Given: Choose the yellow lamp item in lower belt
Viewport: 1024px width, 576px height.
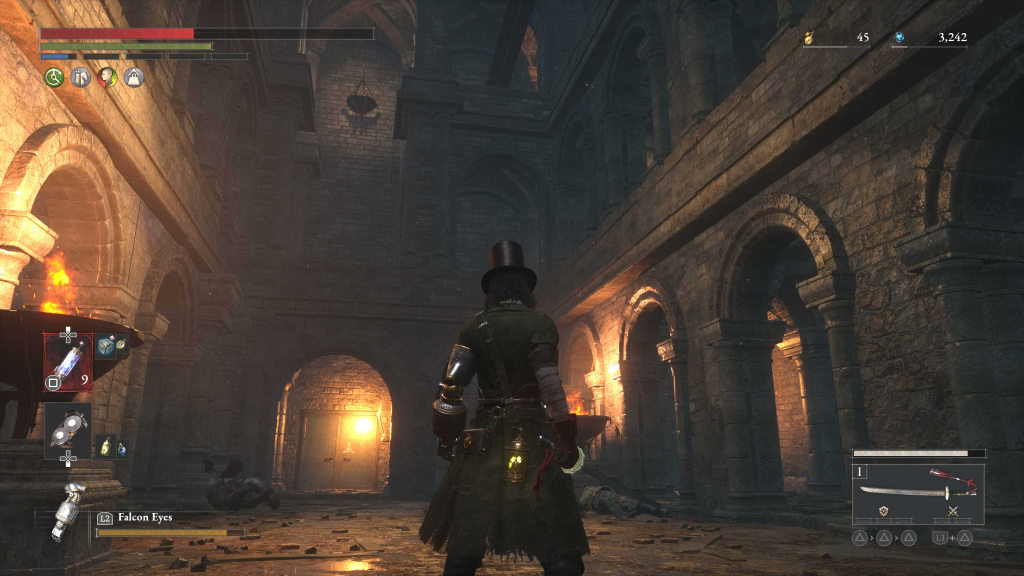Looking at the screenshot, I should 105,447.
